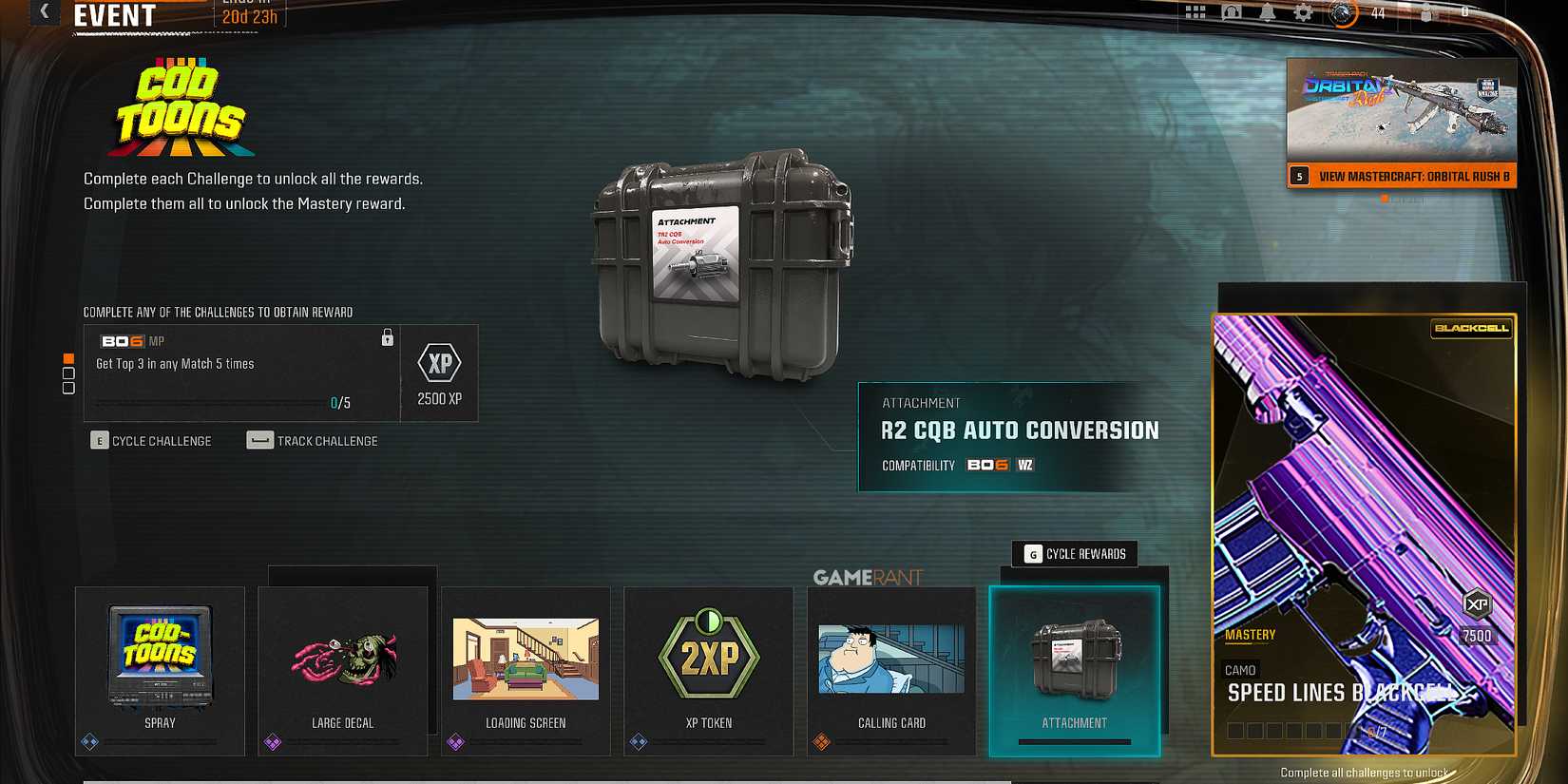Viewport: 1568px width, 784px height.
Task: Go back using the arrow icon
Action: tap(42, 13)
